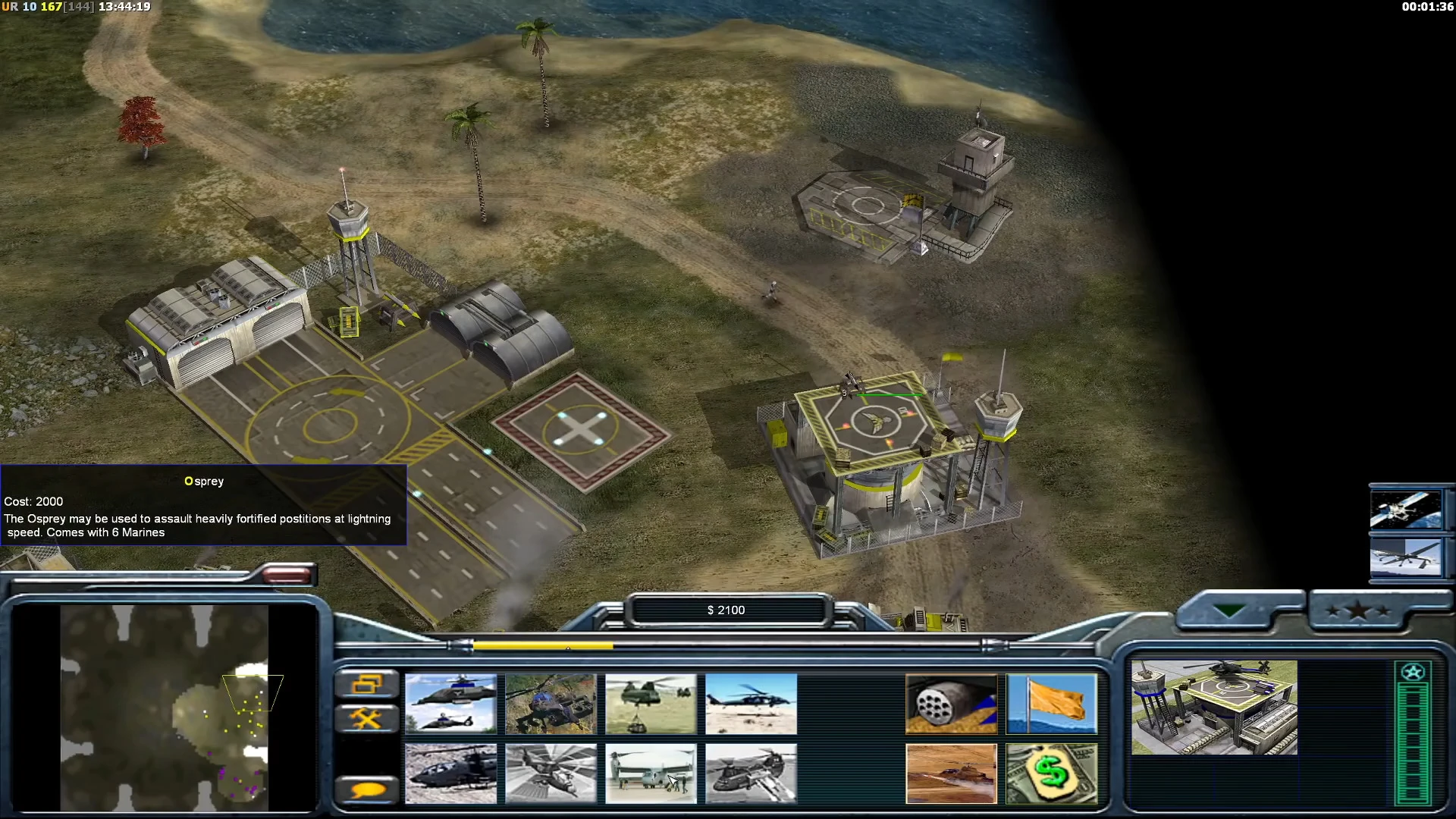Toggle the hammer and wrench button
This screenshot has height=819, width=1456.
point(367,718)
